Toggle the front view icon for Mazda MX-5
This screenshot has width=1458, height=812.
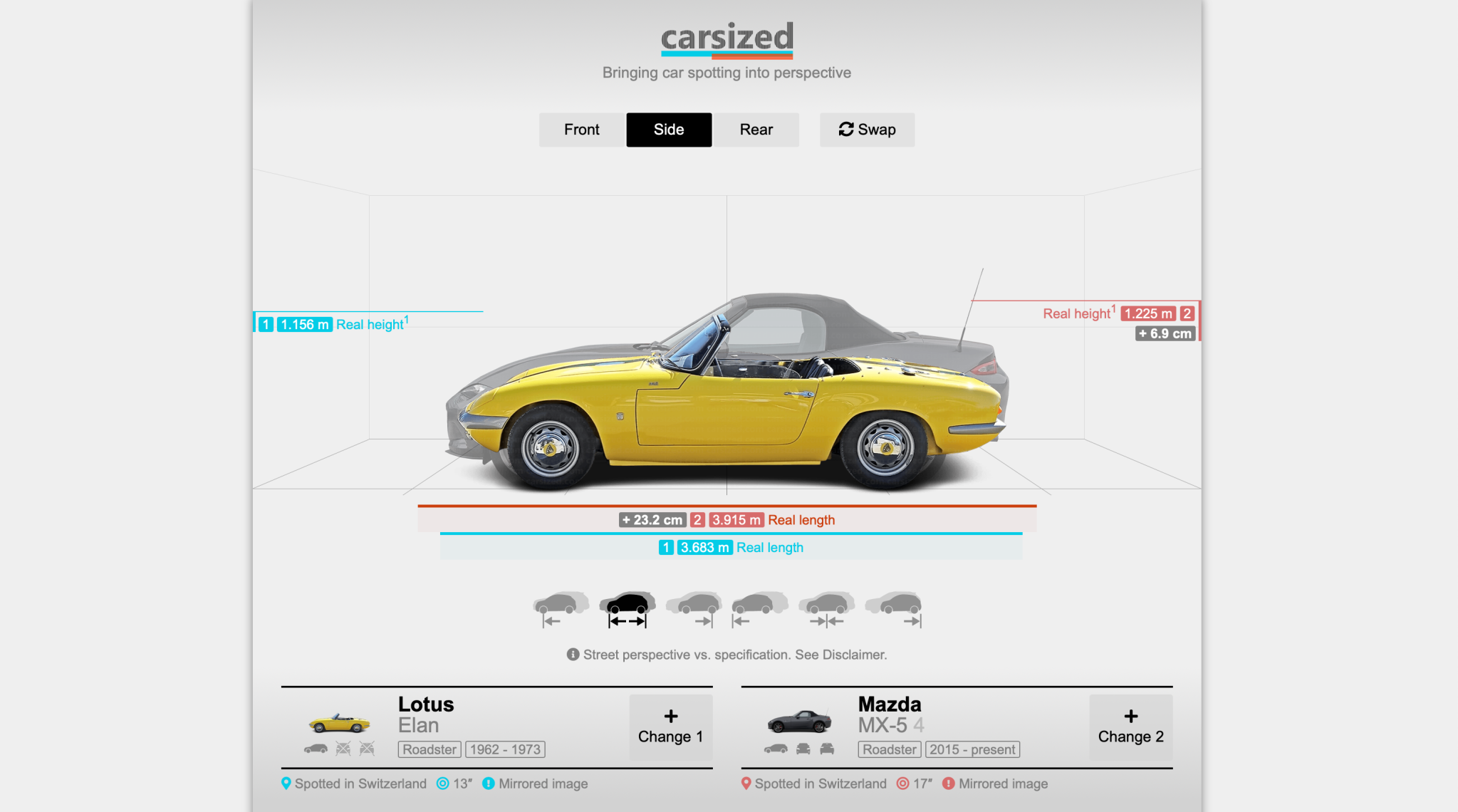[803, 749]
